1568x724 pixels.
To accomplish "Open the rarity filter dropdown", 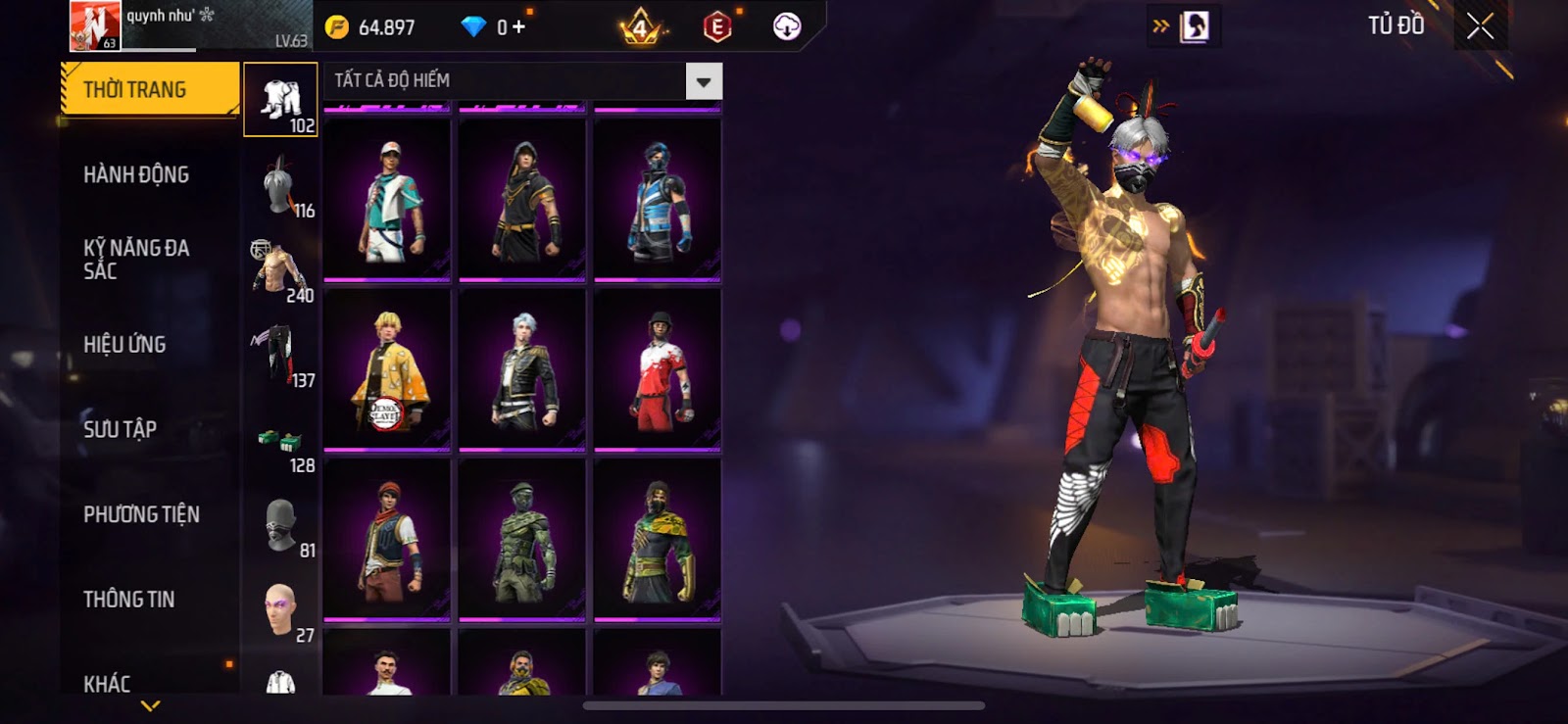I will pos(704,81).
